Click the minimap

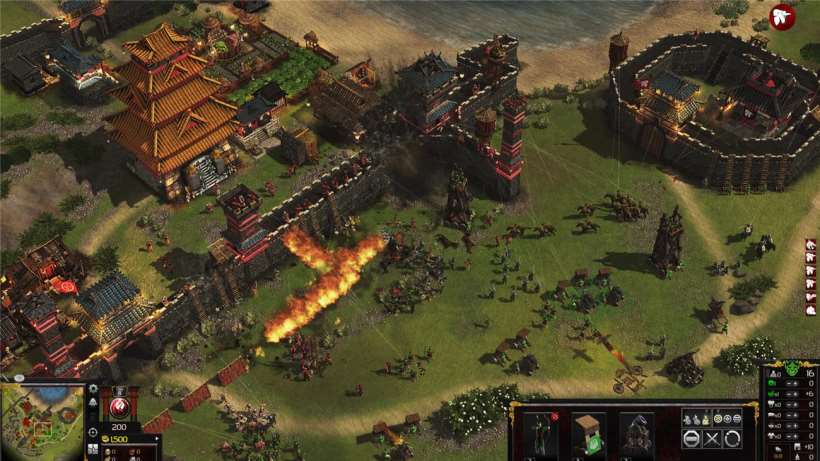(40, 422)
